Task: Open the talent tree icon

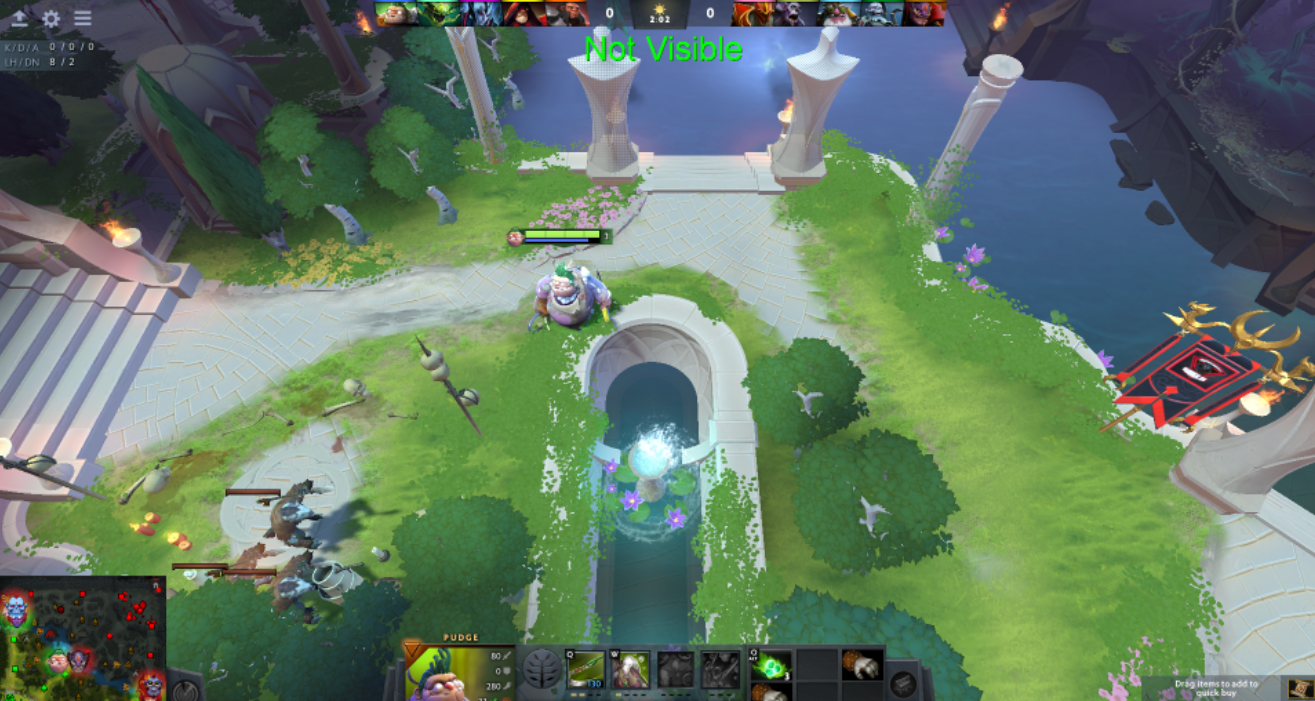Action: pyautogui.click(x=543, y=668)
